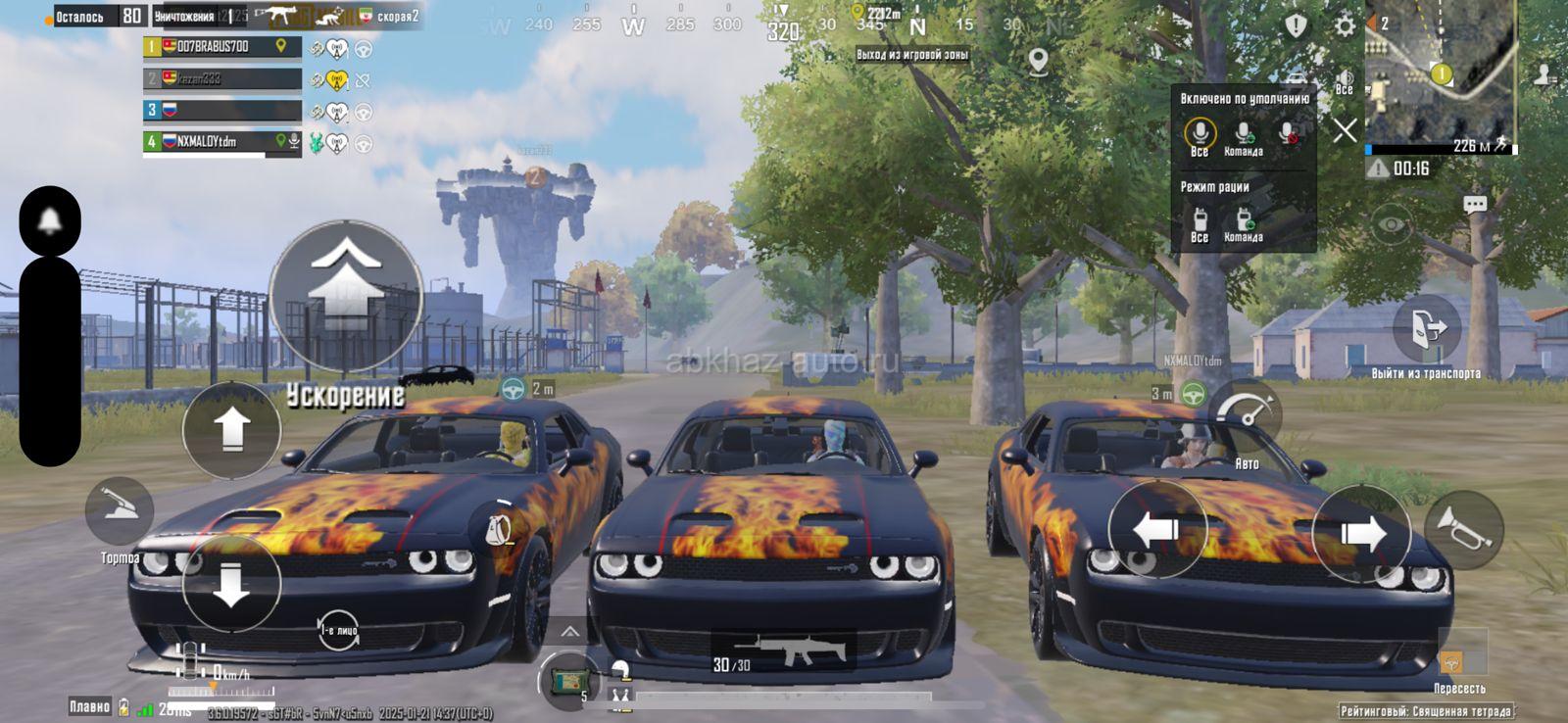Close the voice settings panel
The height and width of the screenshot is (723, 1568).
(x=1345, y=129)
